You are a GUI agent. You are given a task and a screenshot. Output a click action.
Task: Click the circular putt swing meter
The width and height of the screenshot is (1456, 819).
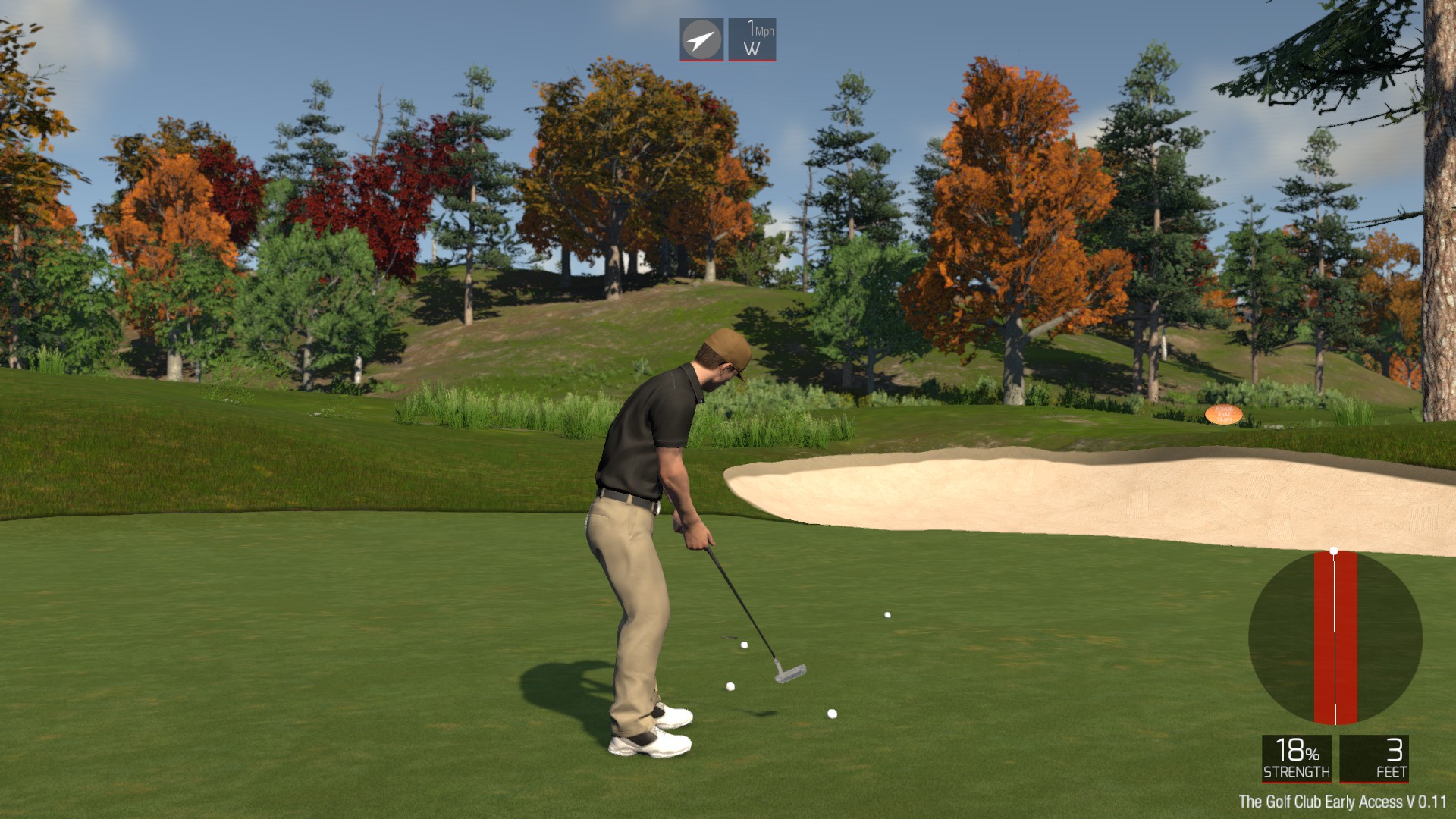[1335, 638]
